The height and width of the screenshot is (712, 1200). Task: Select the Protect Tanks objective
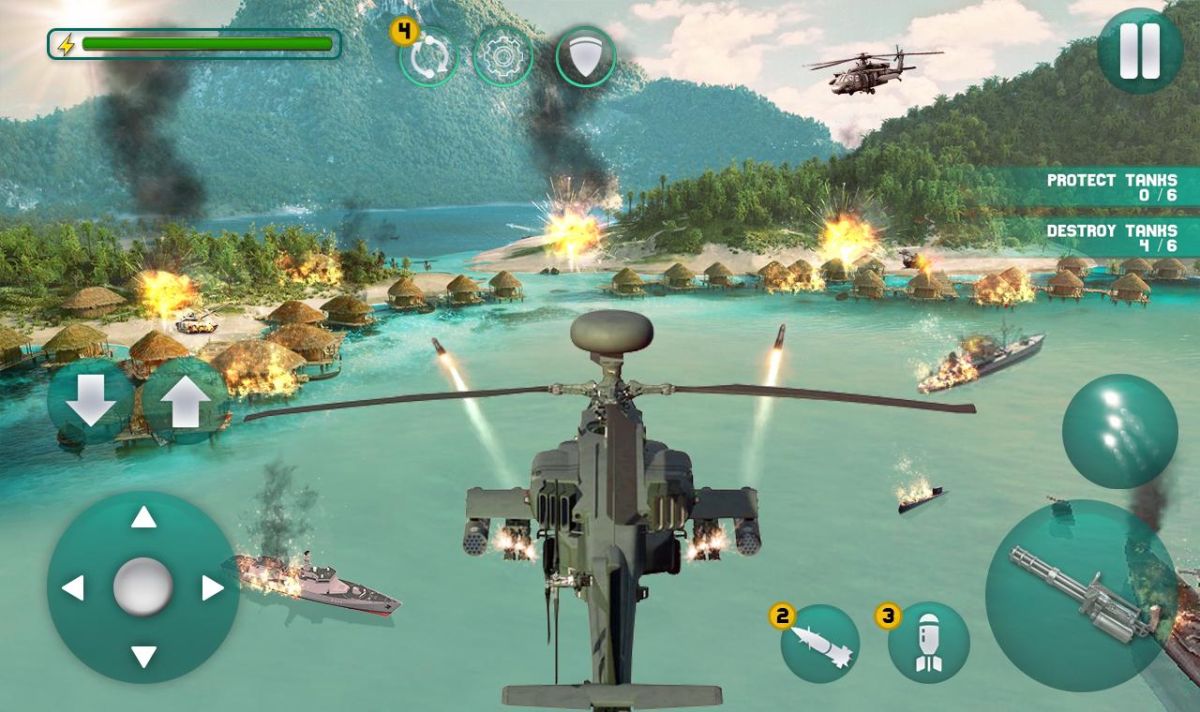coord(1112,187)
